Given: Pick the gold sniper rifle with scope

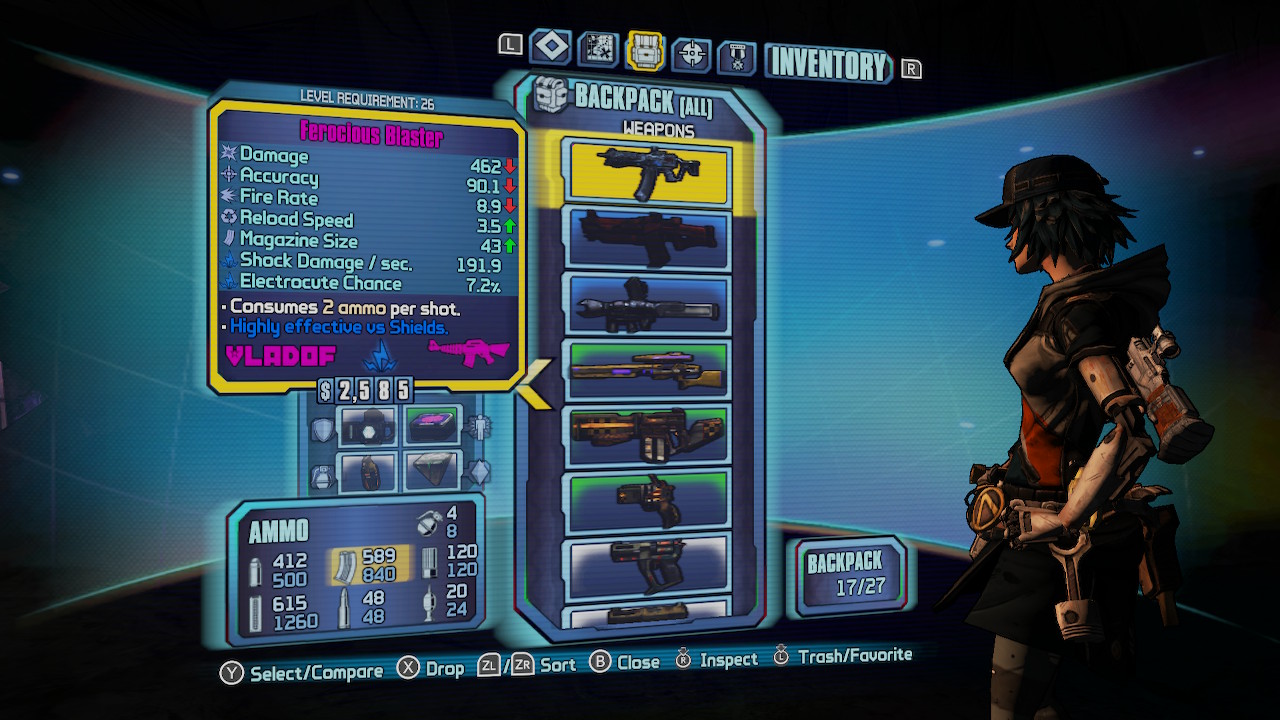Looking at the screenshot, I should coord(646,370).
